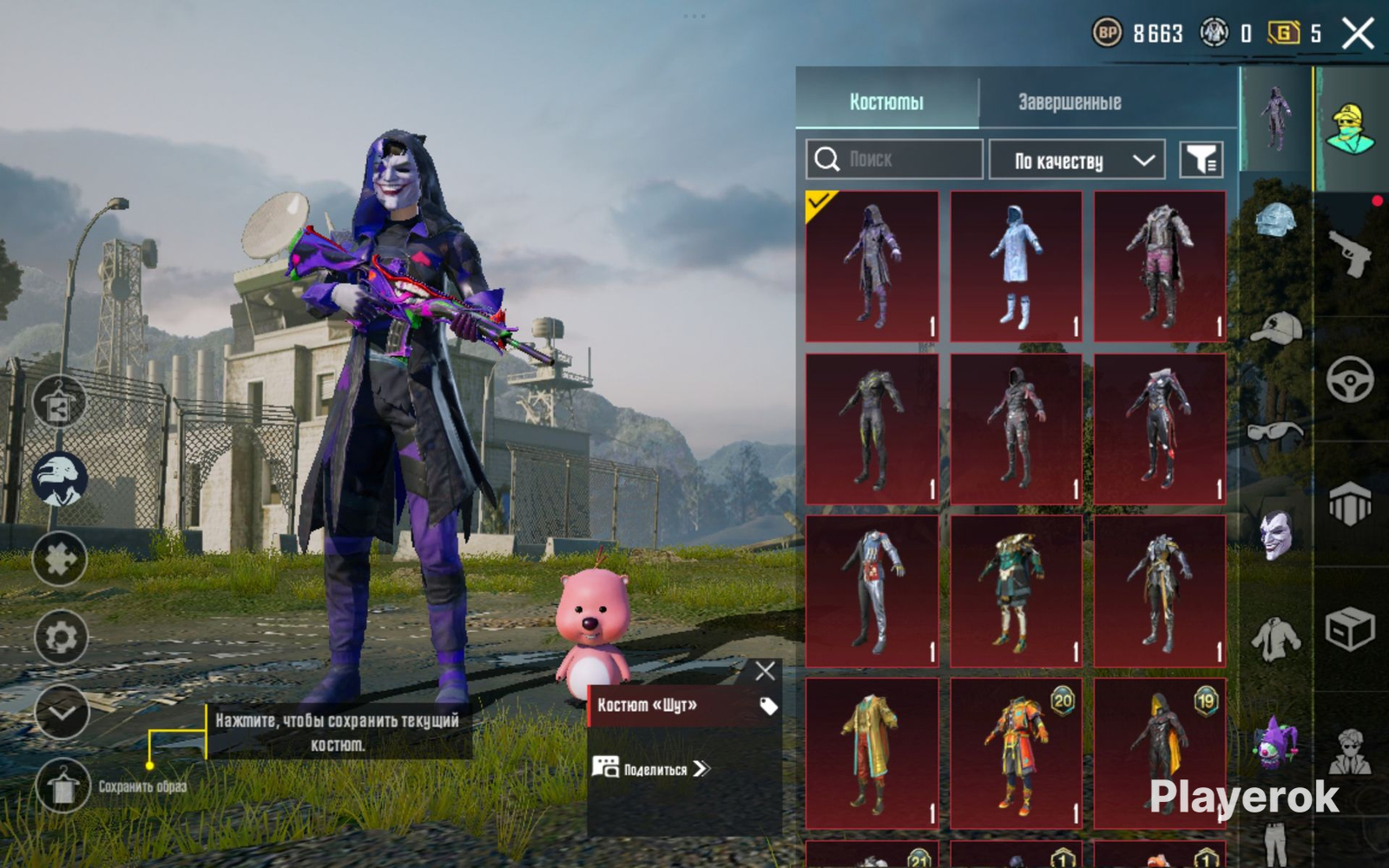Open the gear settings icon
Viewport: 1389px width, 868px height.
pos(61,638)
